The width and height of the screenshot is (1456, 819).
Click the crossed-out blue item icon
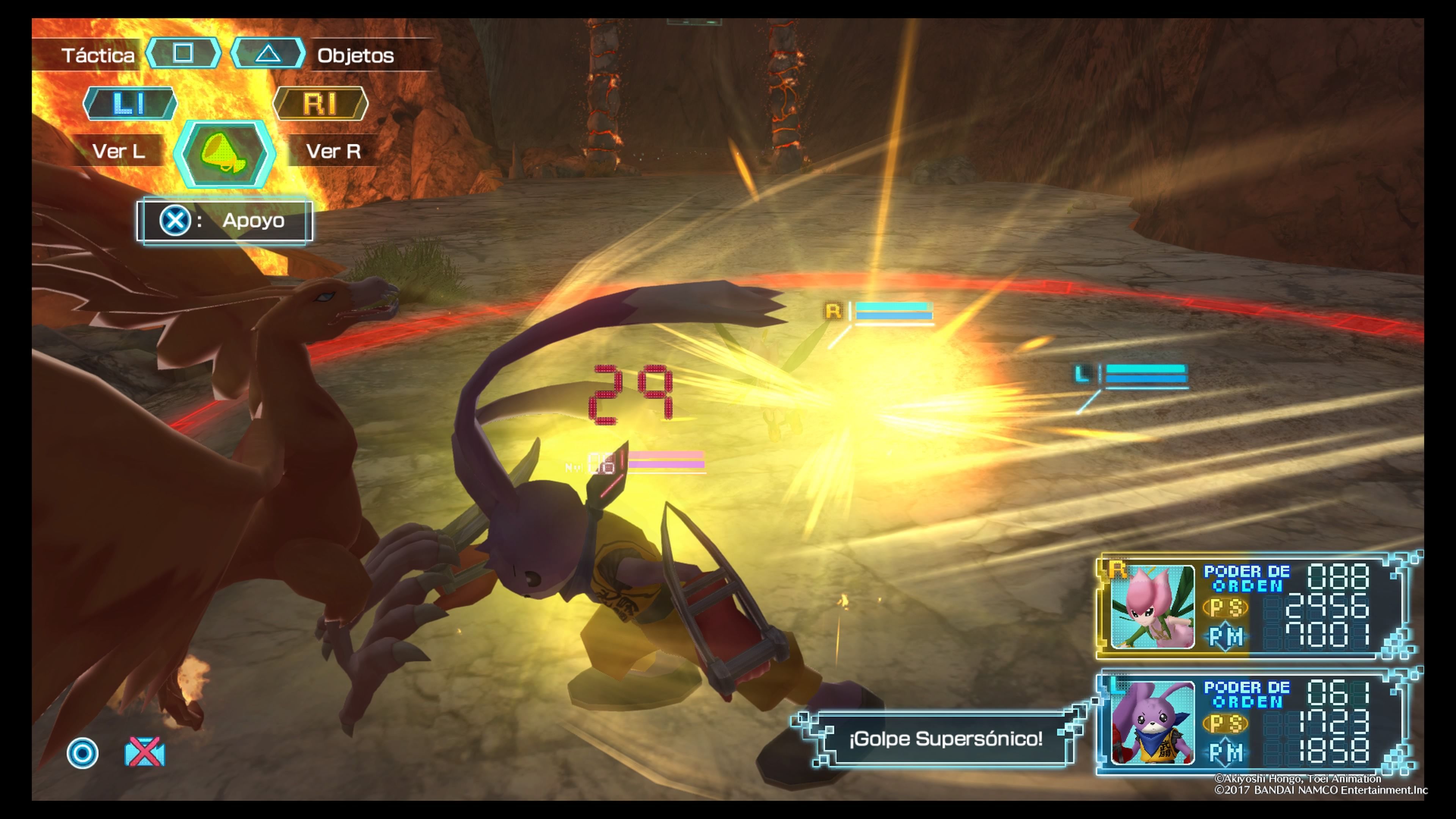[x=145, y=753]
